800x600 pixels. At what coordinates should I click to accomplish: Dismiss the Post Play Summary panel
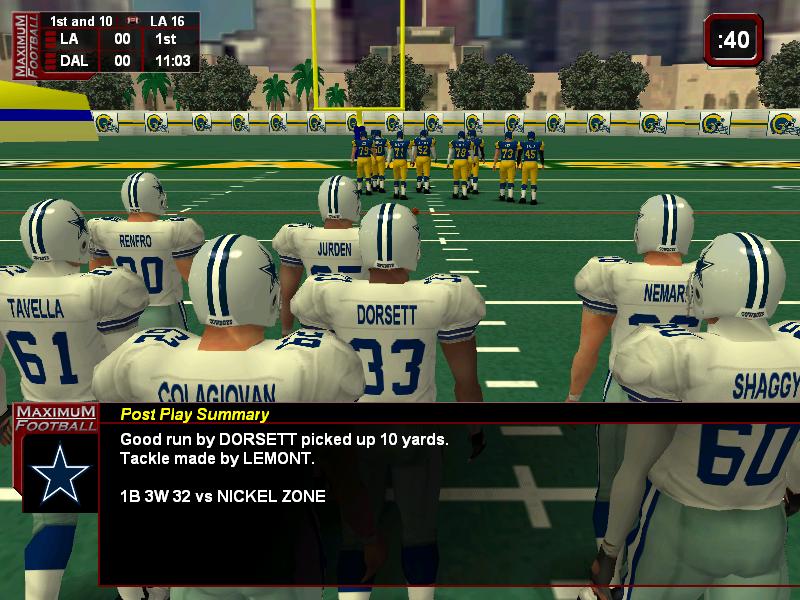click(448, 493)
